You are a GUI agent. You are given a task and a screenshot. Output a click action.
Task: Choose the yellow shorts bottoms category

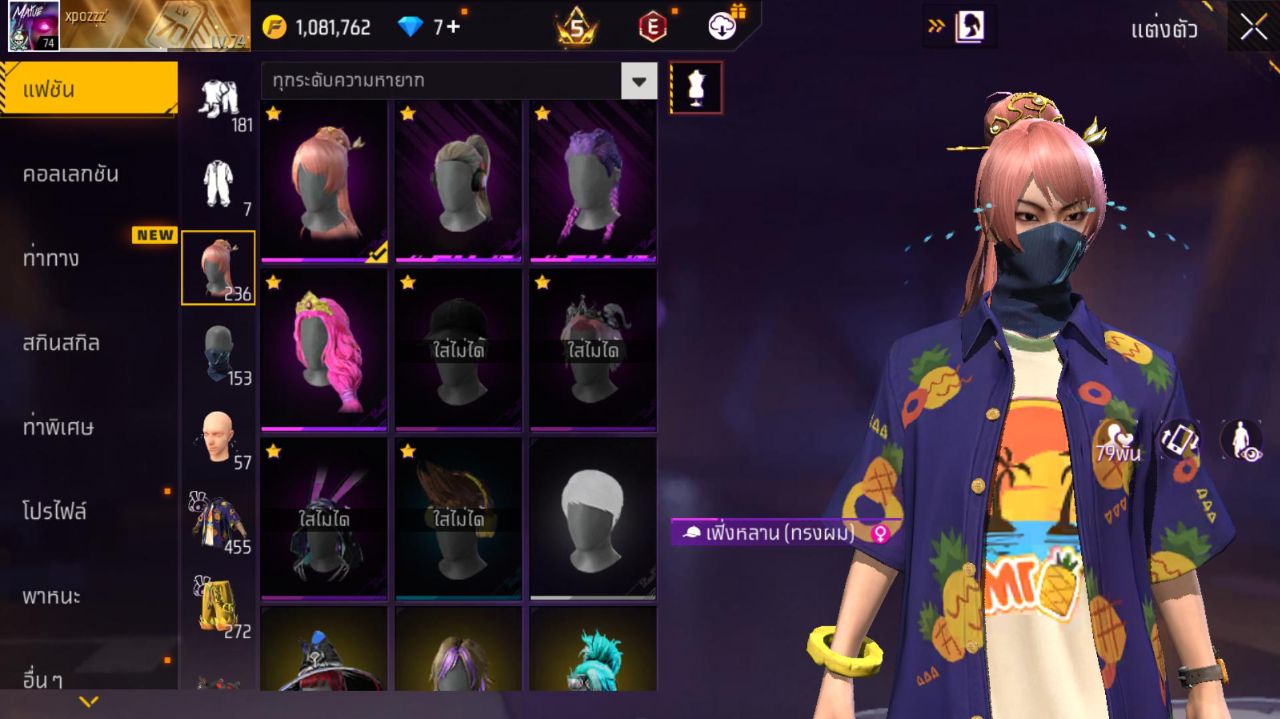pos(219,604)
